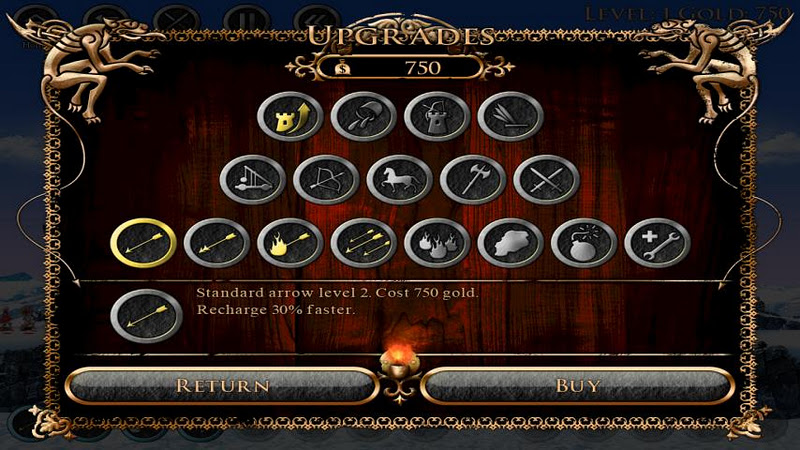The height and width of the screenshot is (450, 800).
Task: Select the three flames upgrade
Action: (x=436, y=243)
